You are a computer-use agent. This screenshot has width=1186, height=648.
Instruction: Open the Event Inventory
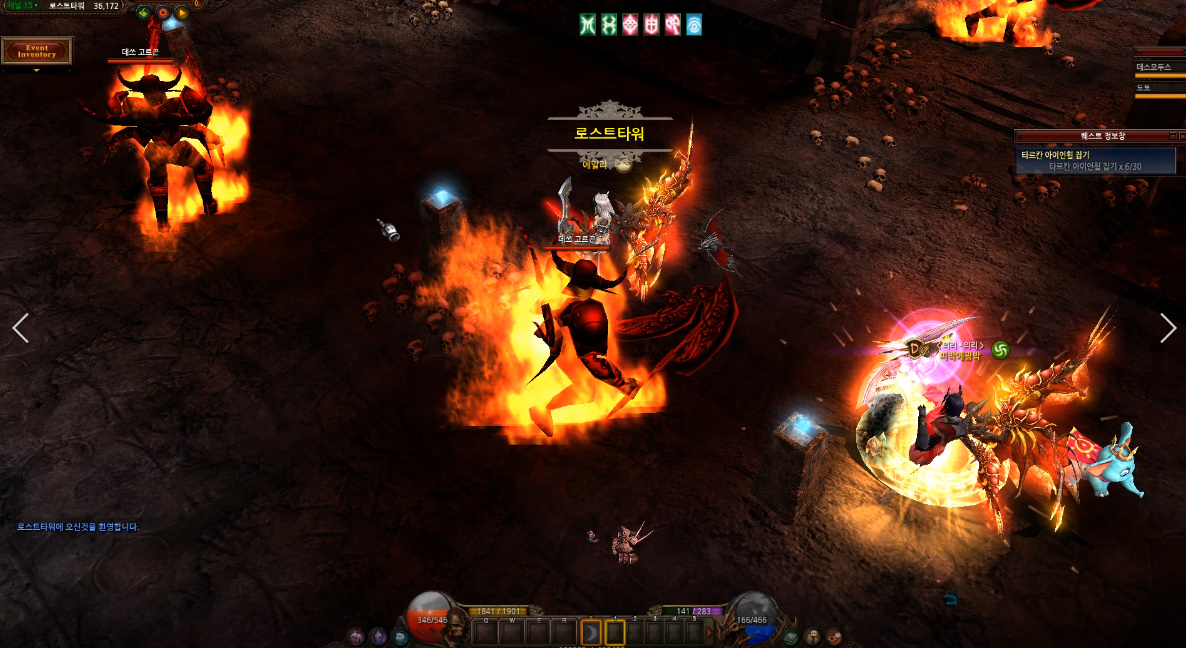click(36, 51)
